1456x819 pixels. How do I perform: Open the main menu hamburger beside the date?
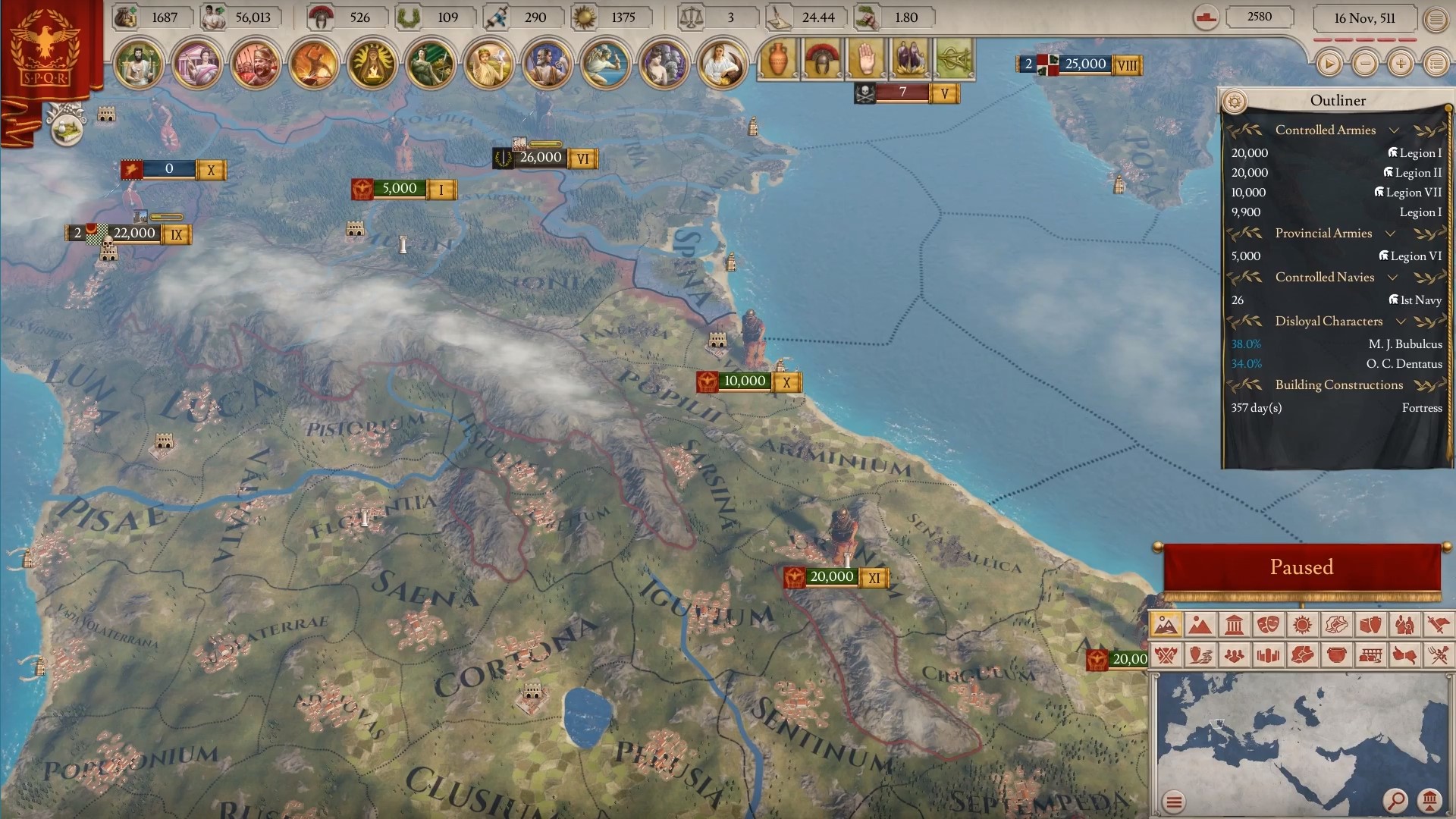(x=1436, y=19)
